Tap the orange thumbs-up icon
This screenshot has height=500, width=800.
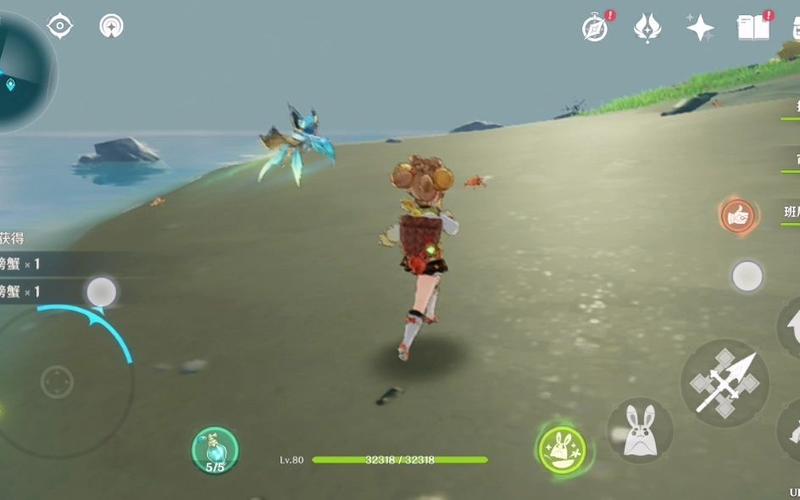(737, 214)
